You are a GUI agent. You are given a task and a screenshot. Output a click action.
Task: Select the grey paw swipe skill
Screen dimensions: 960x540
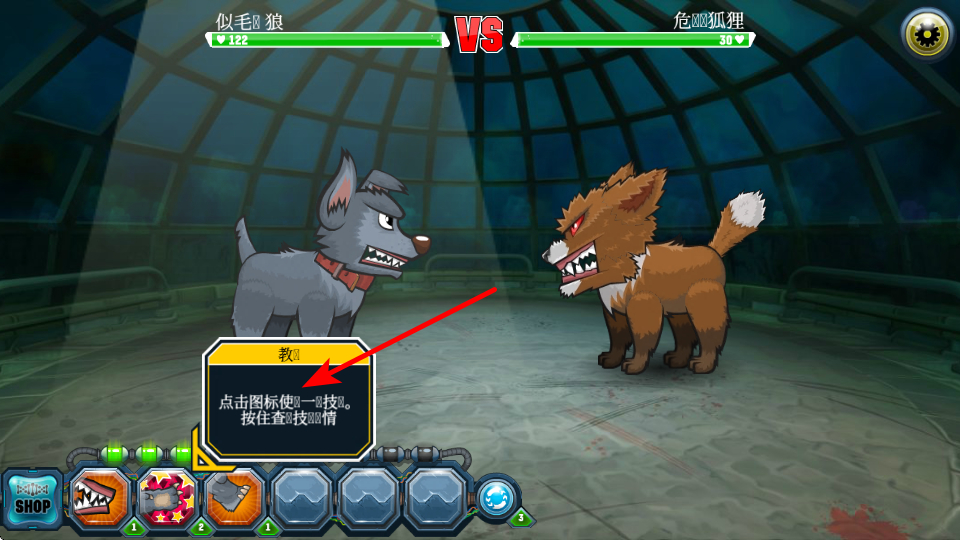tap(234, 497)
